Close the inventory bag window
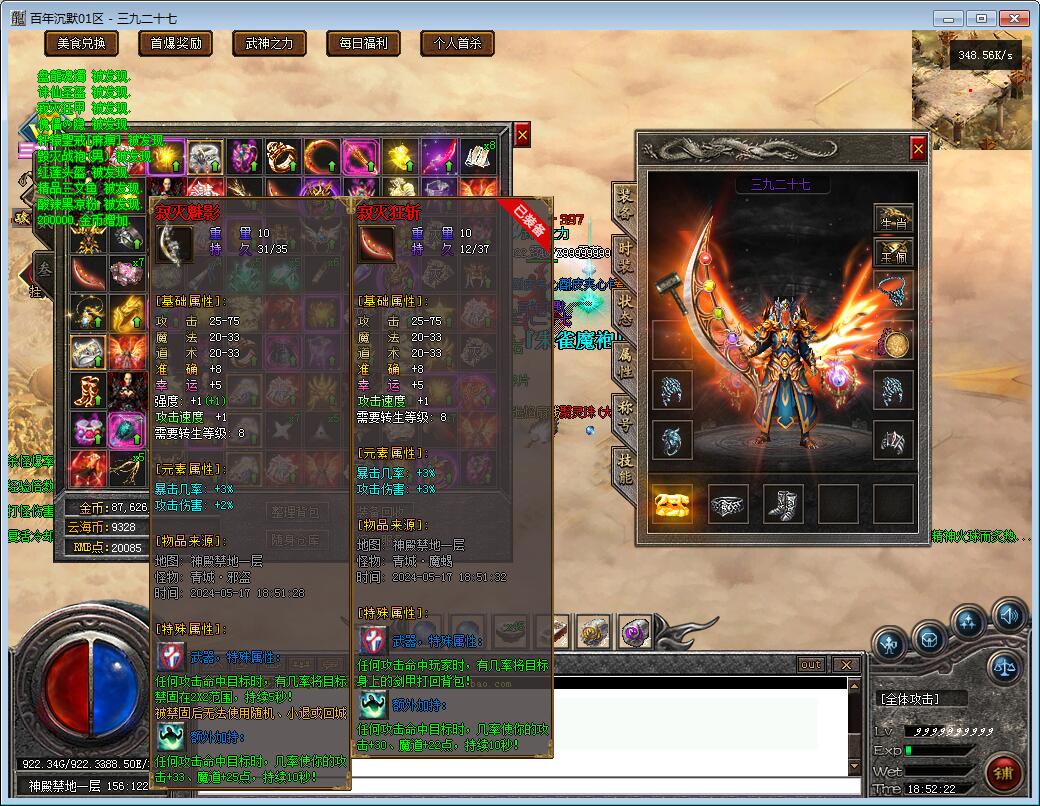 pyautogui.click(x=522, y=135)
